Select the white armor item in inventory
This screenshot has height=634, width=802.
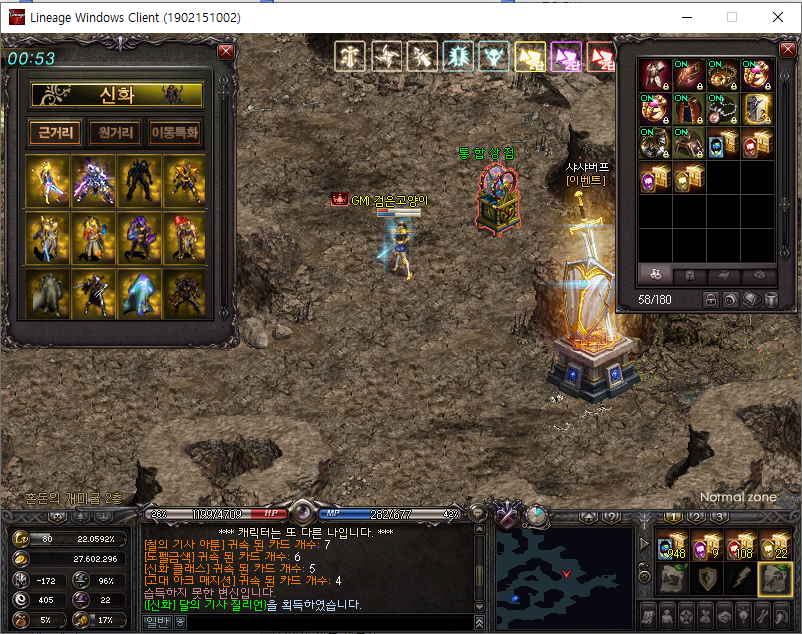655,75
